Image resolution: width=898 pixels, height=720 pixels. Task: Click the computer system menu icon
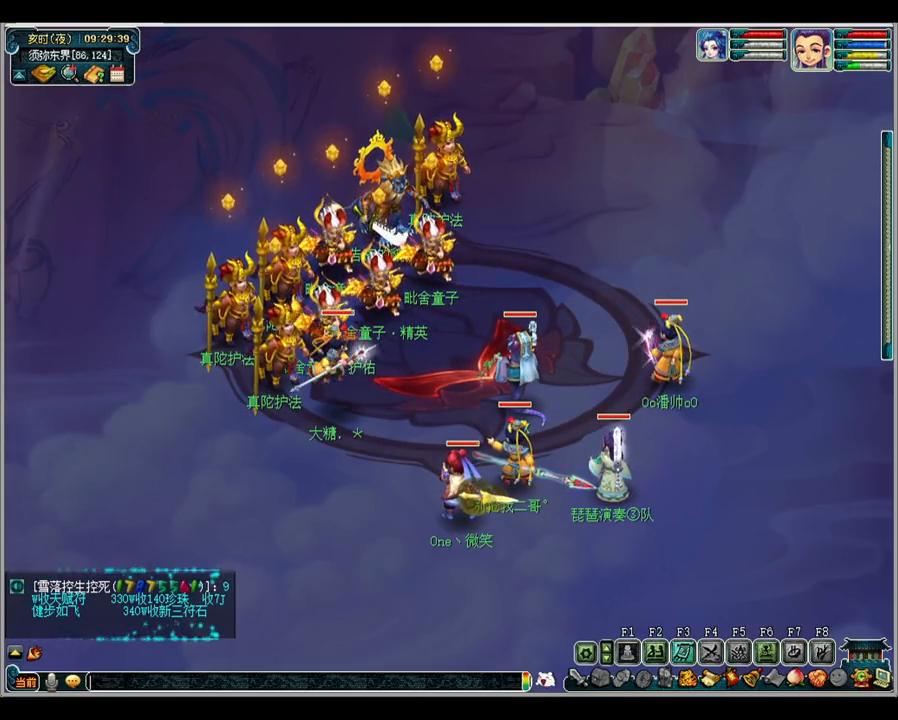point(882,678)
